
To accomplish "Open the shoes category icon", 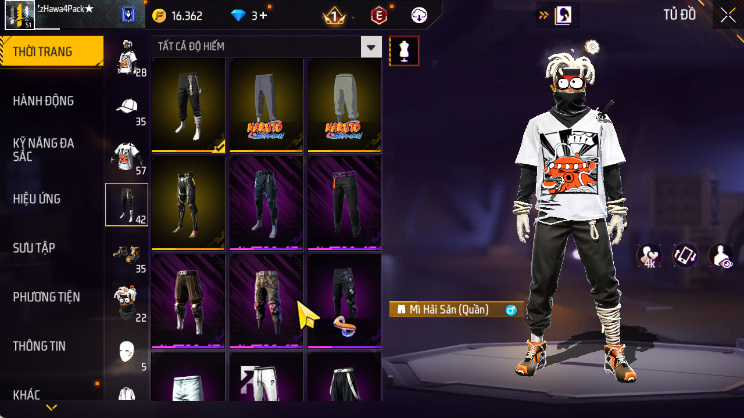I will 126,253.
